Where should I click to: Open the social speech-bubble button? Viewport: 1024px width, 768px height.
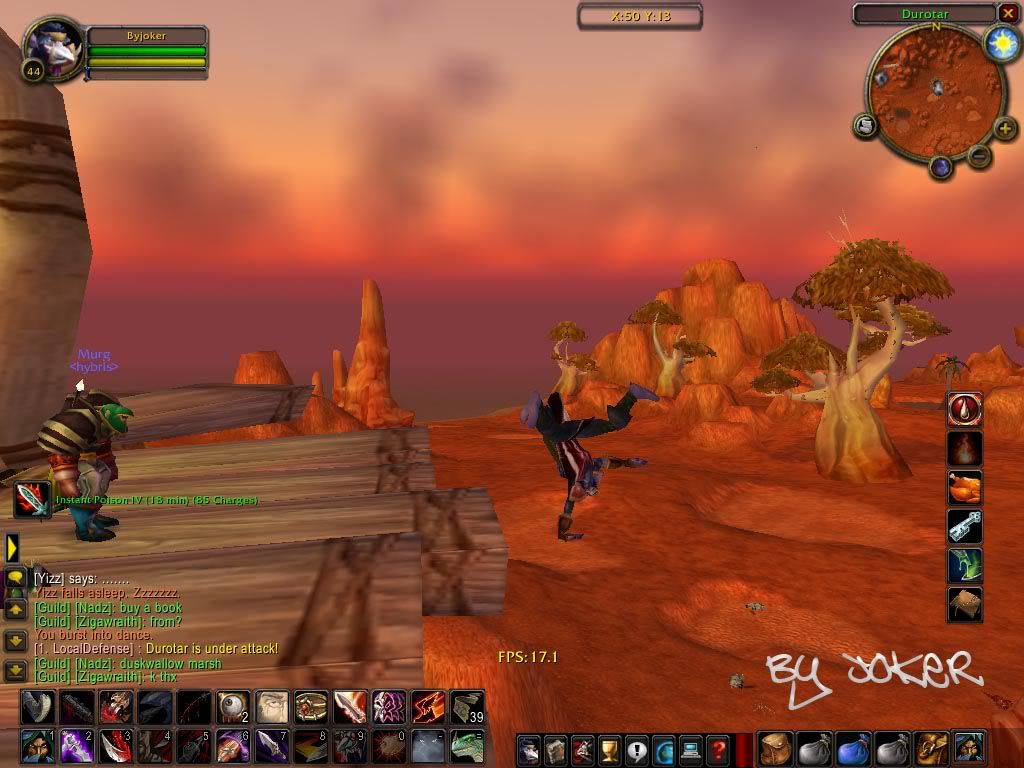(x=635, y=749)
